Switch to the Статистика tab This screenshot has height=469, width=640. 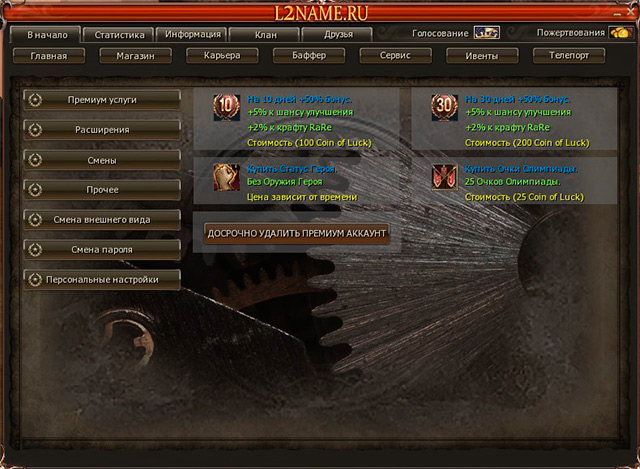119,34
